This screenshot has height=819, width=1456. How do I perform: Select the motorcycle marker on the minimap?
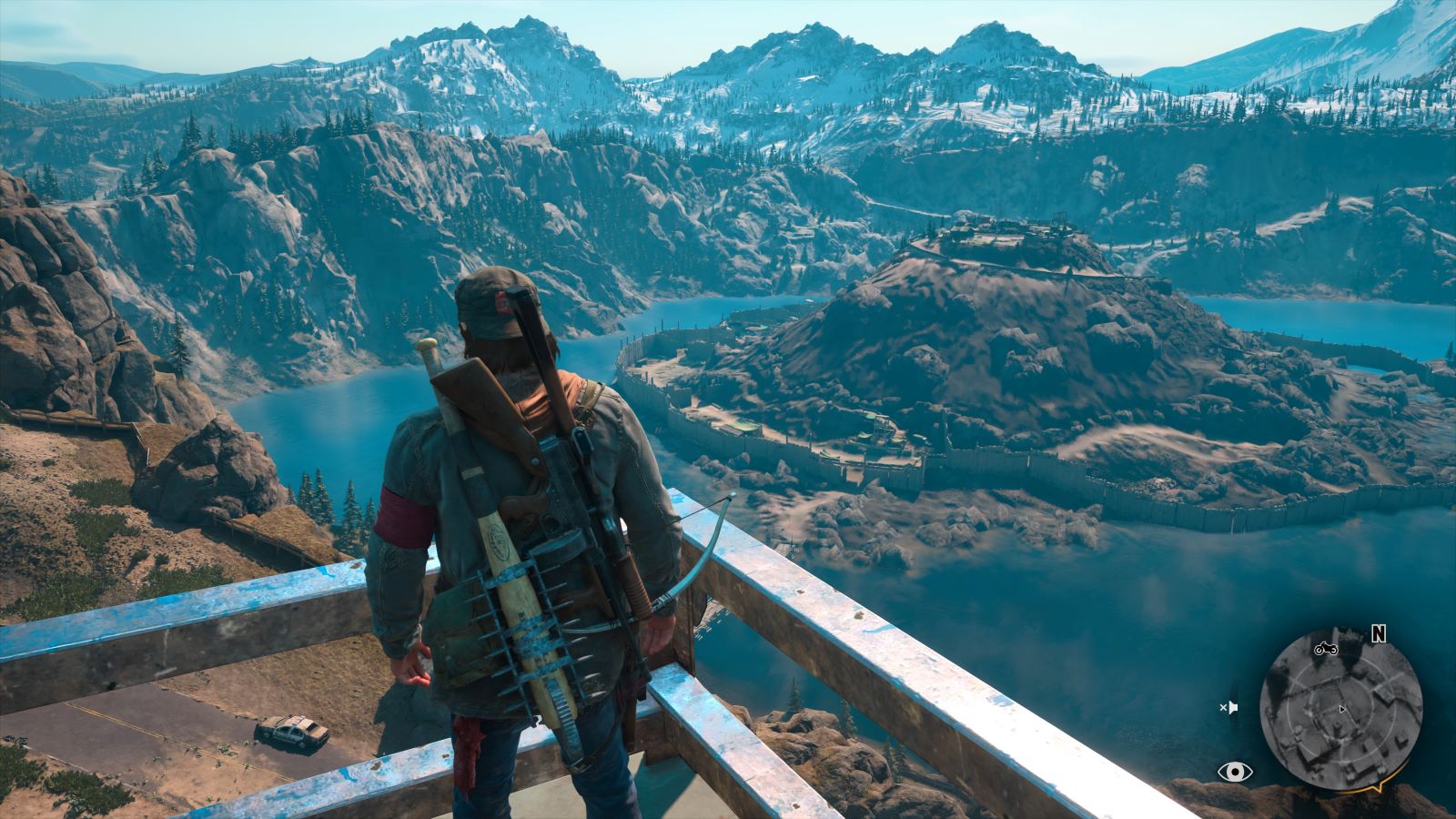(1324, 649)
